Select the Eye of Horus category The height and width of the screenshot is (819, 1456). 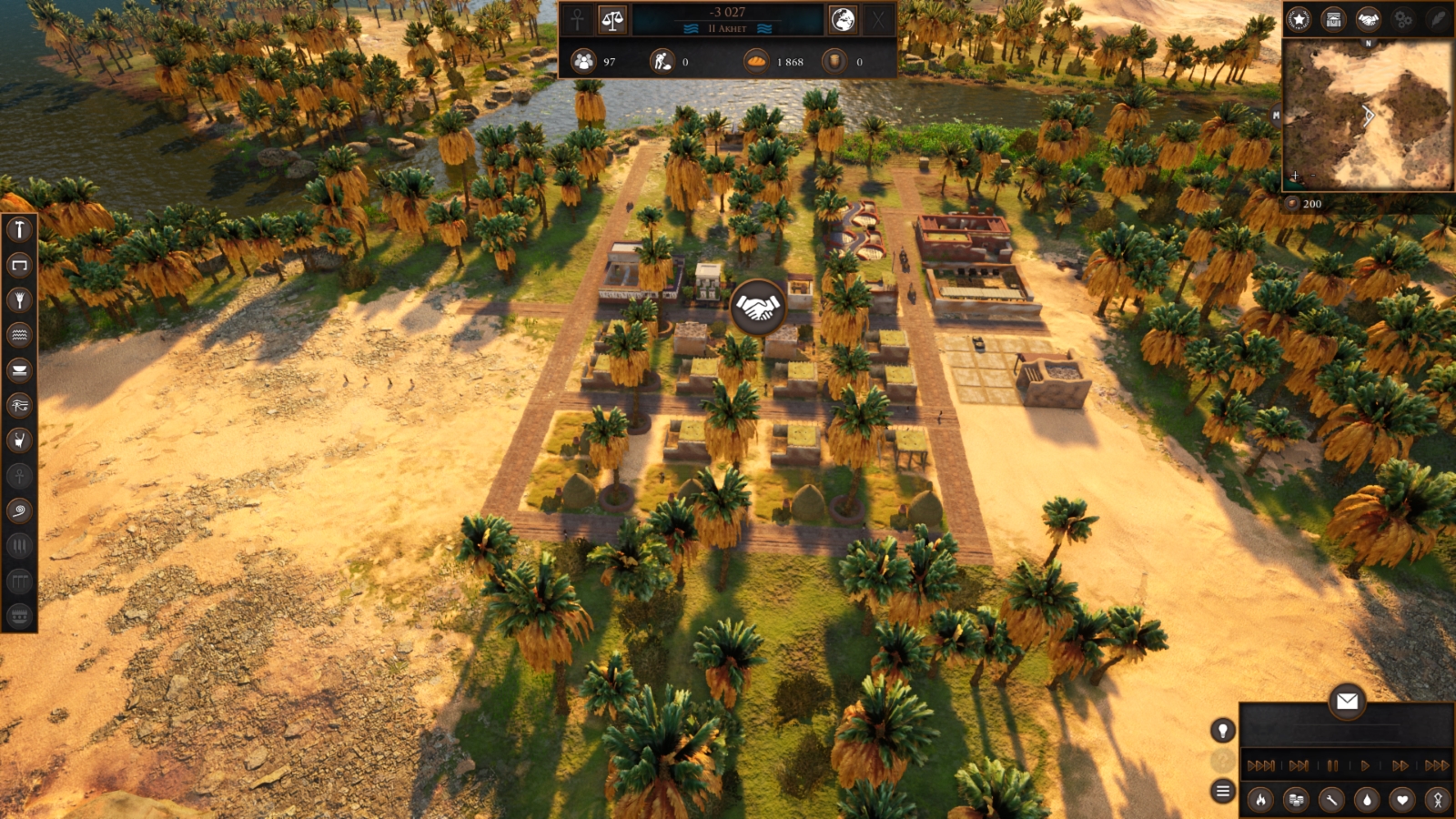tap(19, 405)
